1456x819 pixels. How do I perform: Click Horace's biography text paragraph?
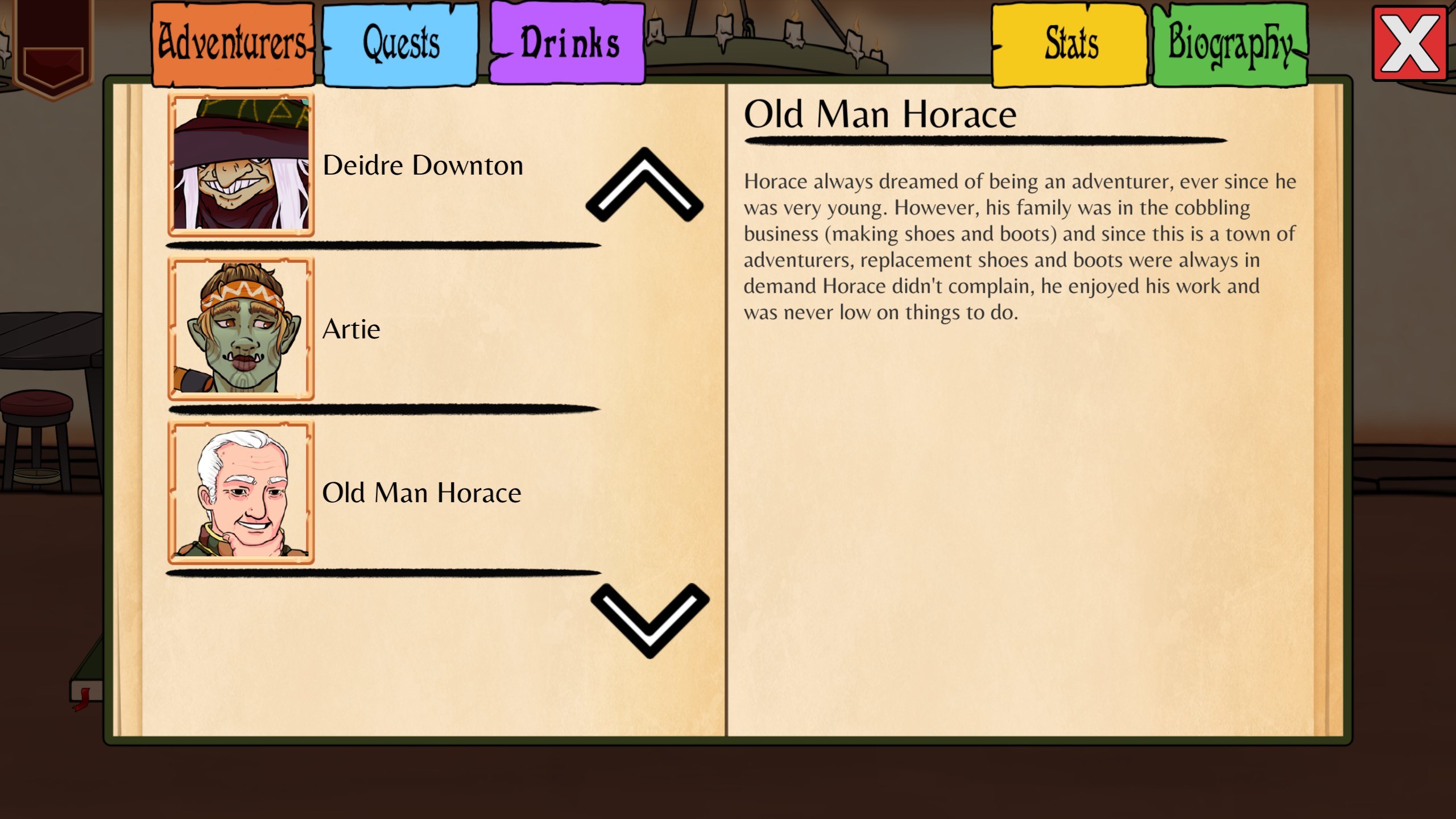(x=1018, y=245)
